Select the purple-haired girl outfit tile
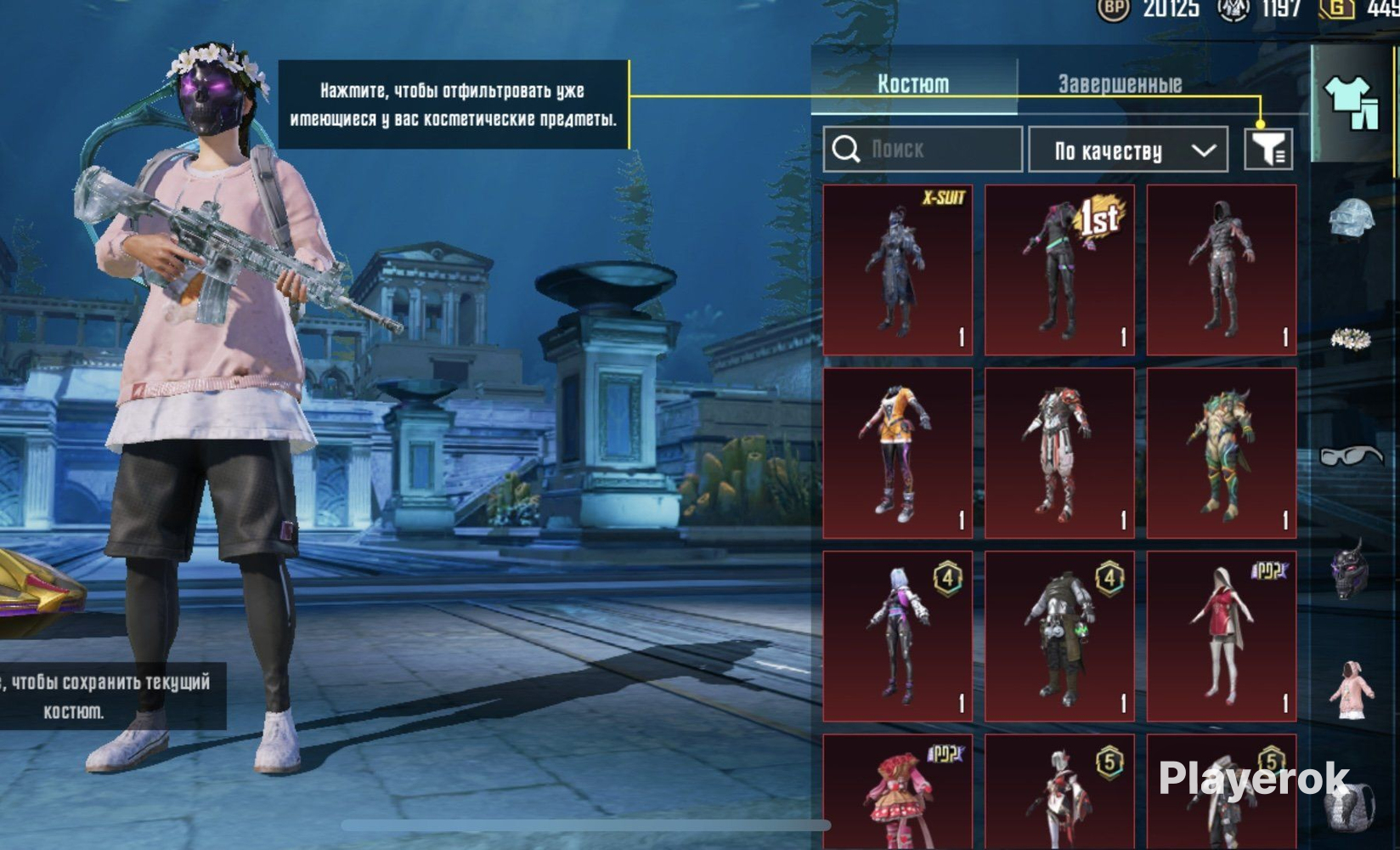 [898, 636]
